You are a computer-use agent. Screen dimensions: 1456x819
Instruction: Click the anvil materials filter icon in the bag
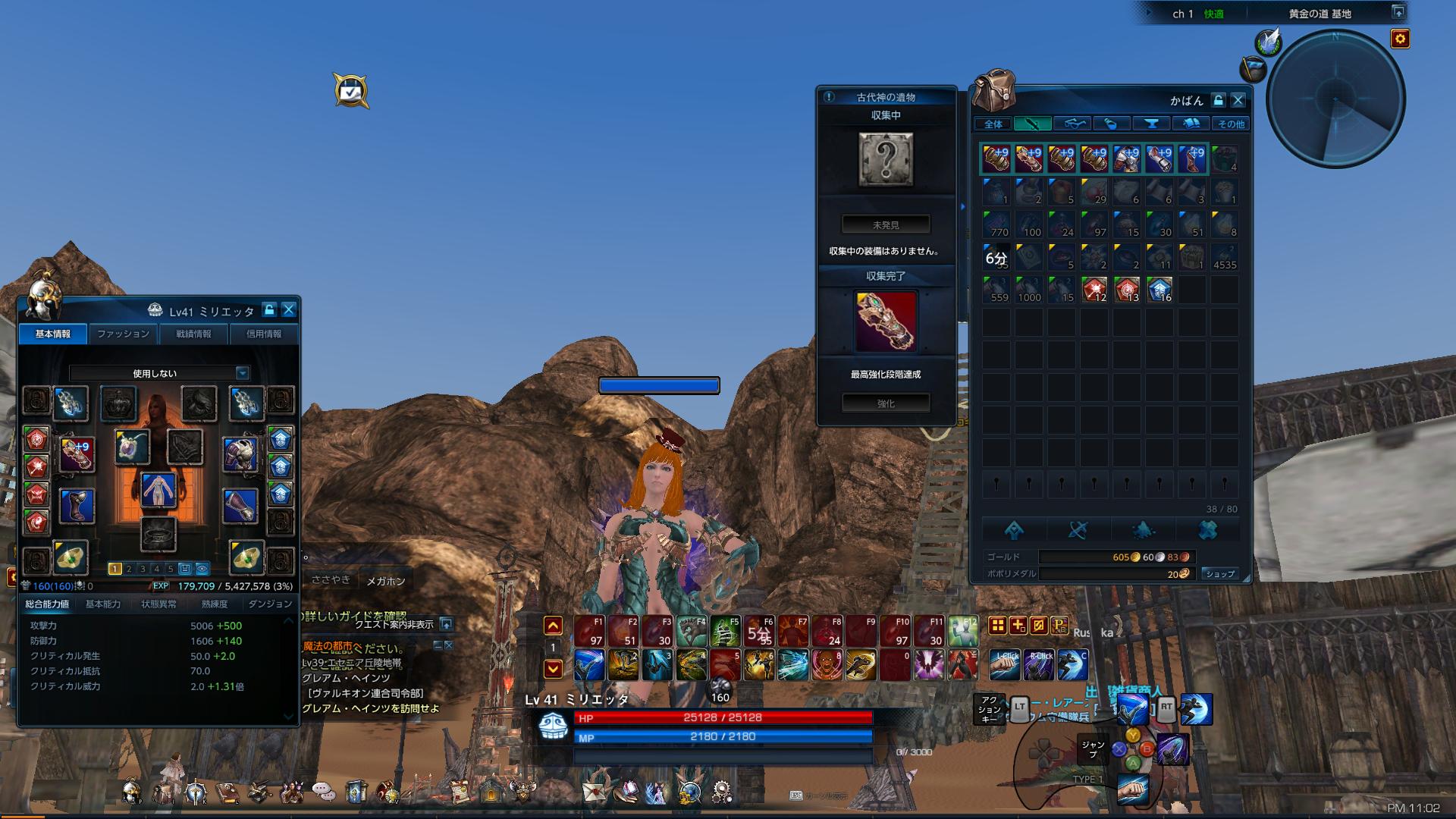1153,124
